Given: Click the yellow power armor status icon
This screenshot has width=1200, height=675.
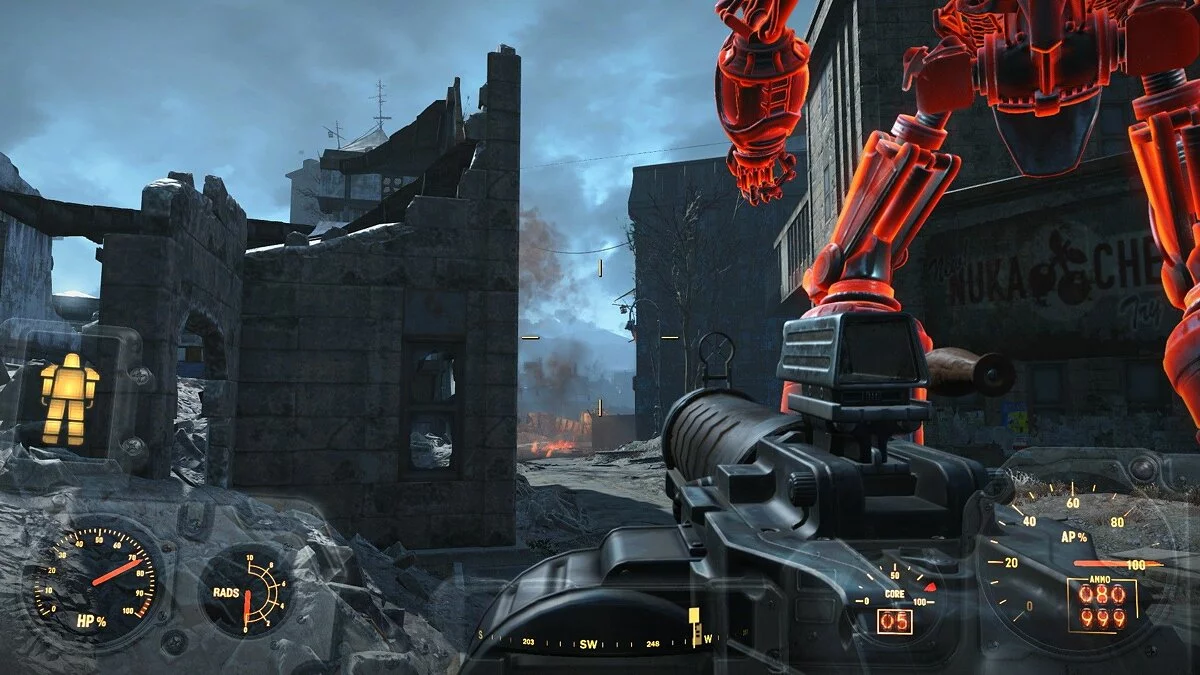Looking at the screenshot, I should [69, 399].
